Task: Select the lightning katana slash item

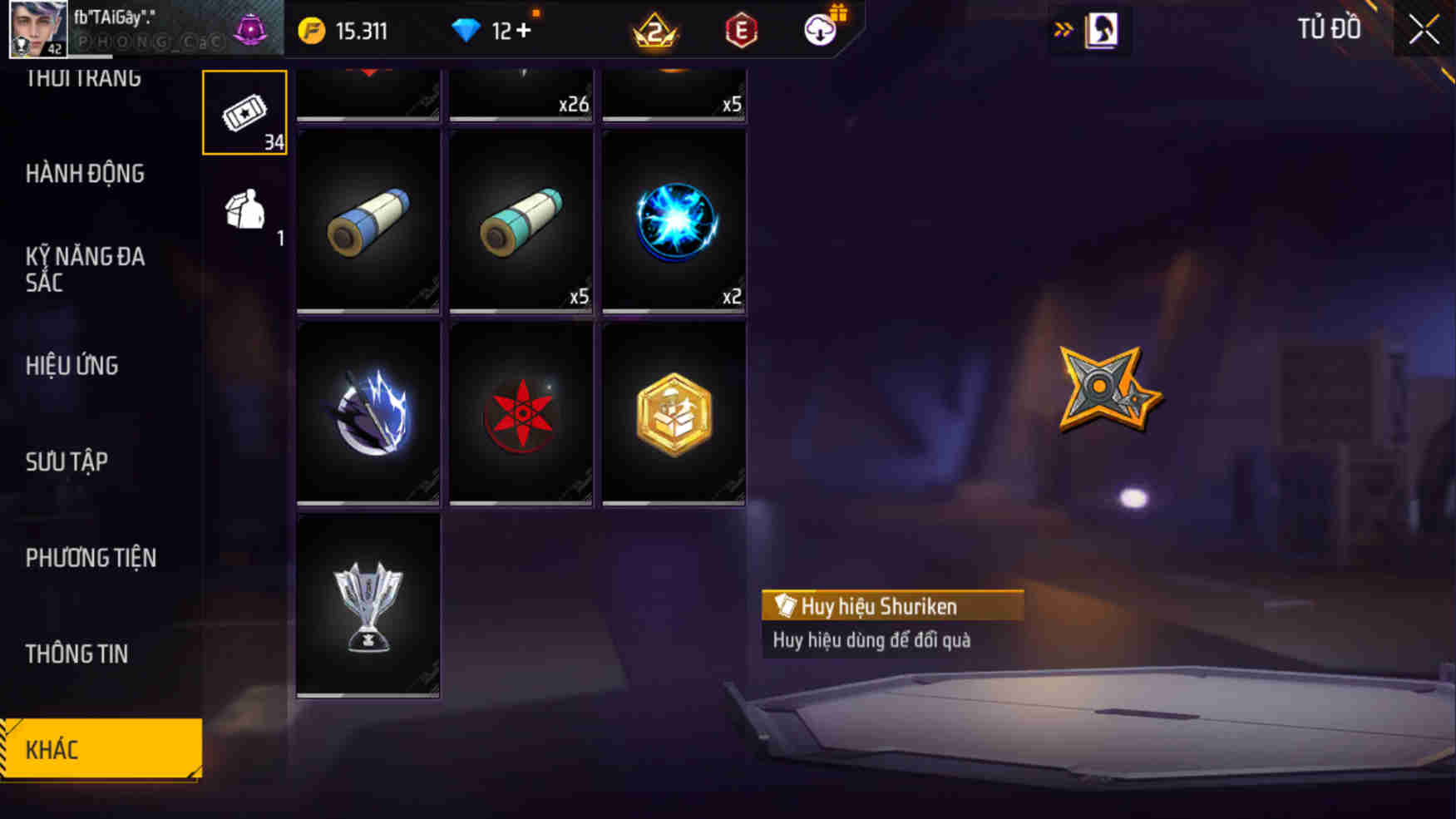Action: coord(368,413)
